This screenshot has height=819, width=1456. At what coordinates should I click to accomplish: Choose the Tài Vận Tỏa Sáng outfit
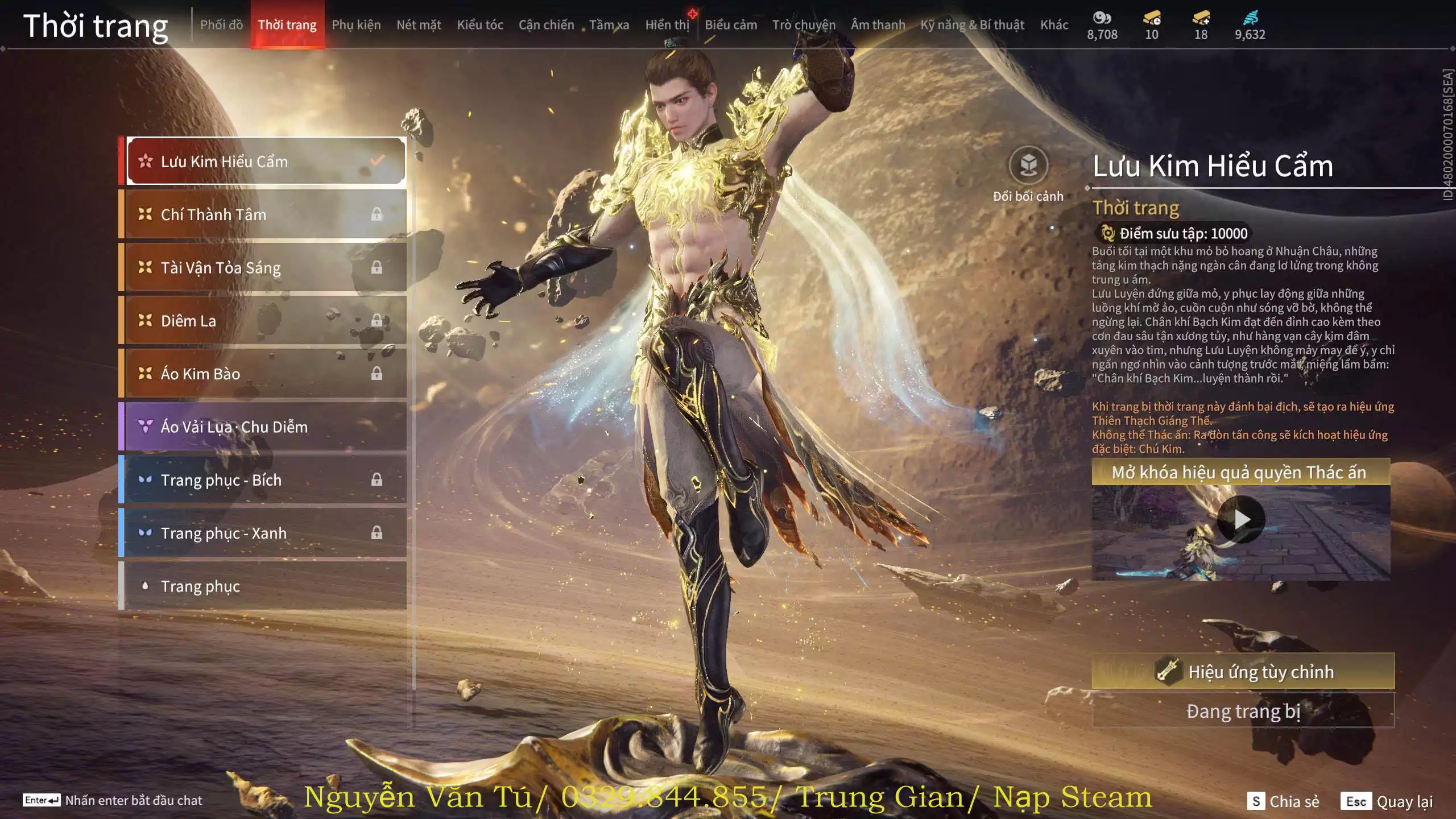265,267
